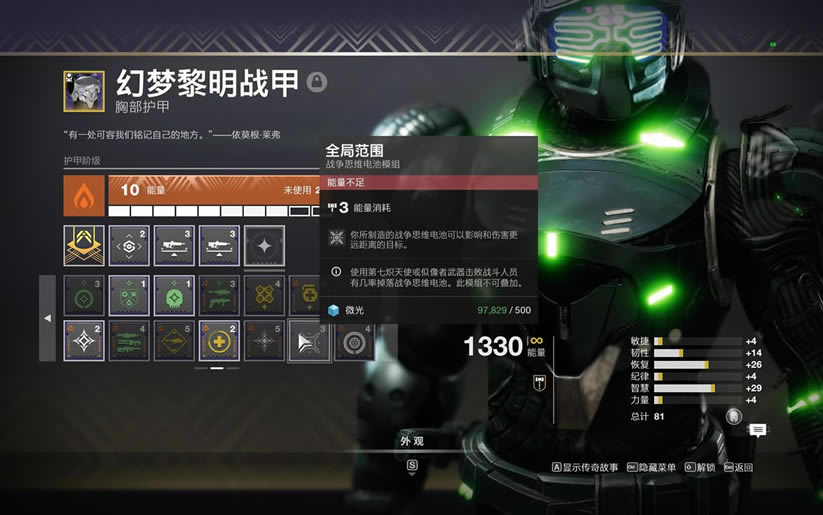The height and width of the screenshot is (515, 823).
Task: Choose the yellow four-circles mod
Action: (264, 296)
